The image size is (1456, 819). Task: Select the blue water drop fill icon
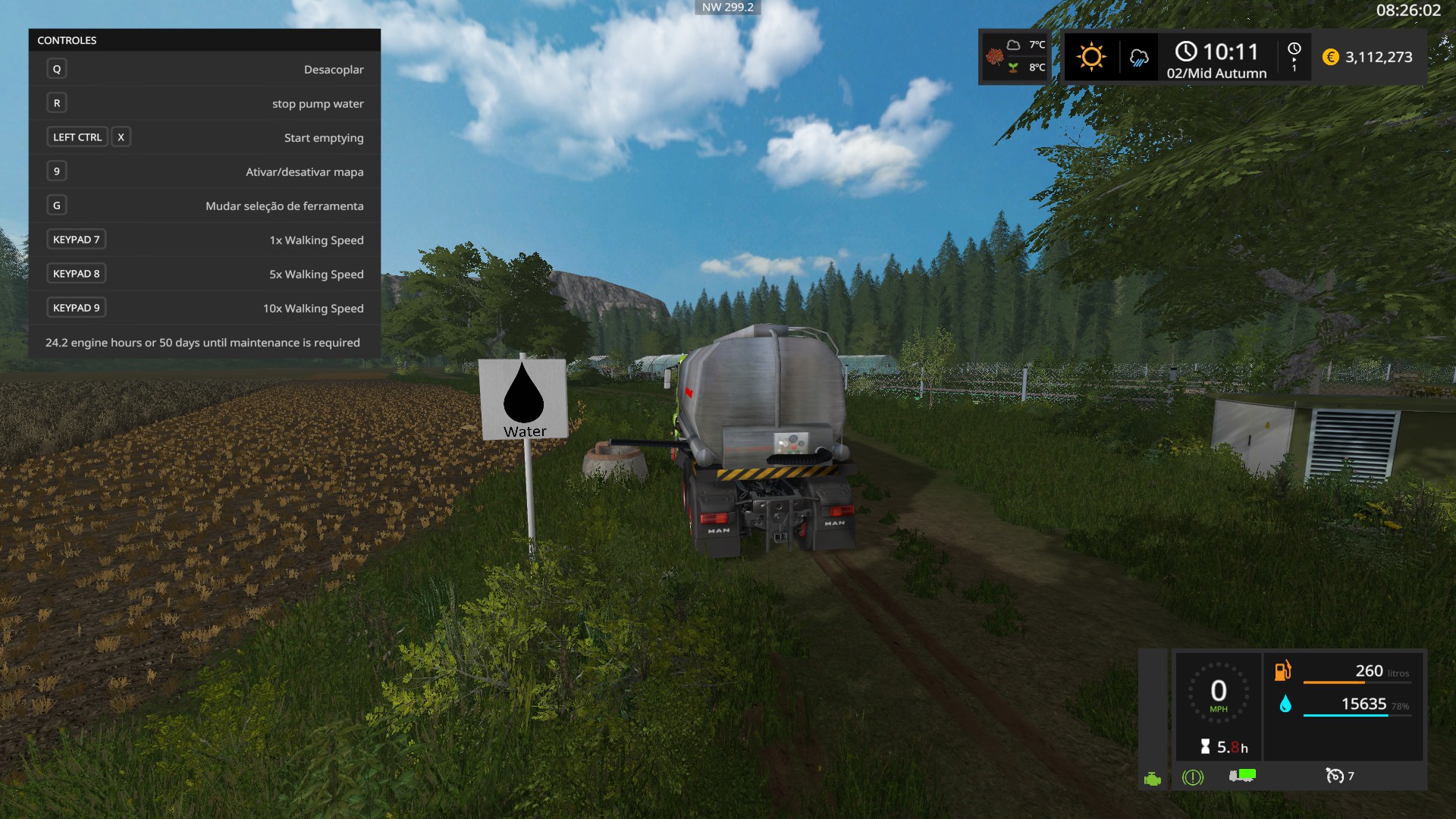[1285, 704]
